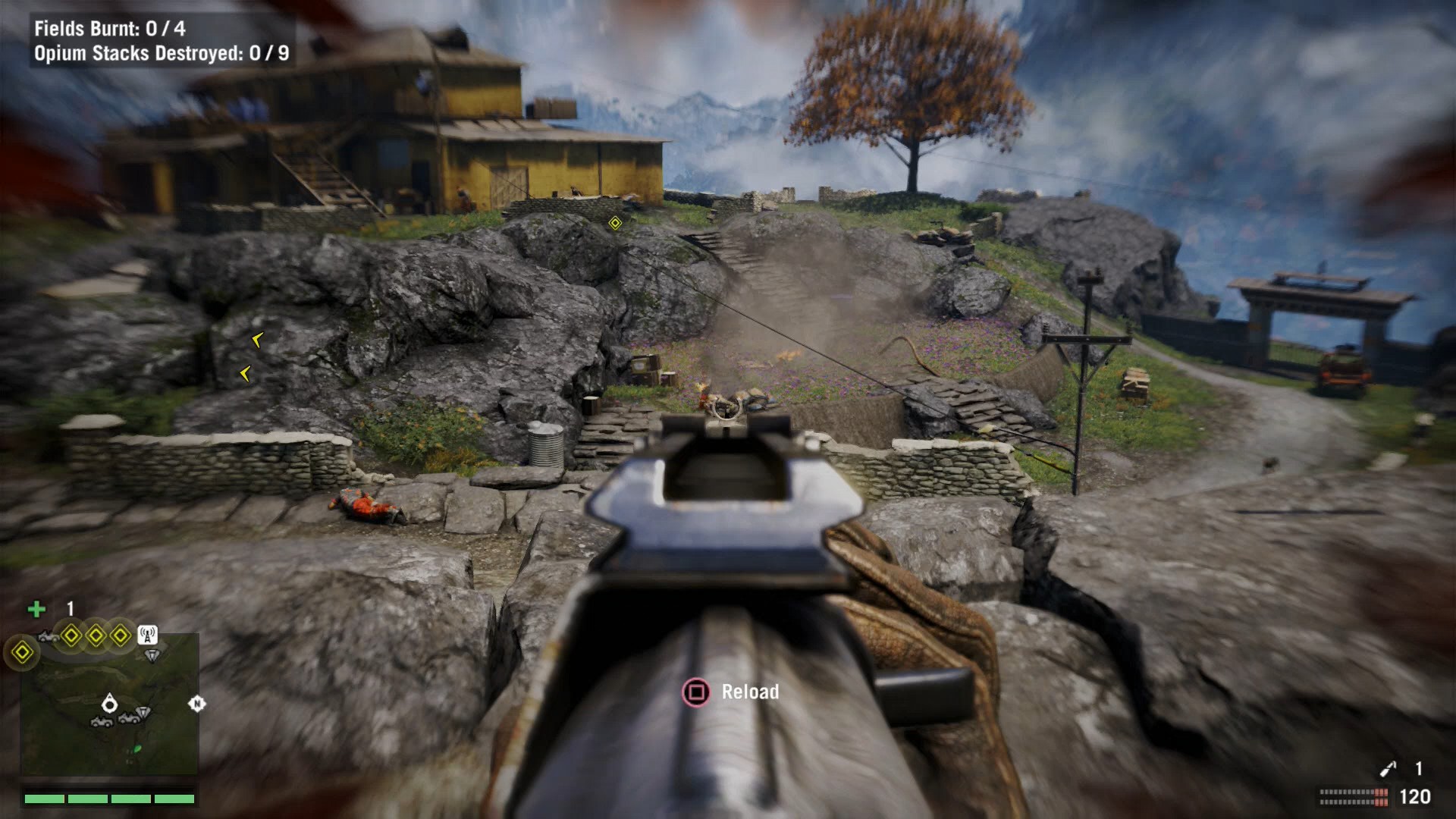
Task: Click the green medkit plus icon
Action: point(36,609)
